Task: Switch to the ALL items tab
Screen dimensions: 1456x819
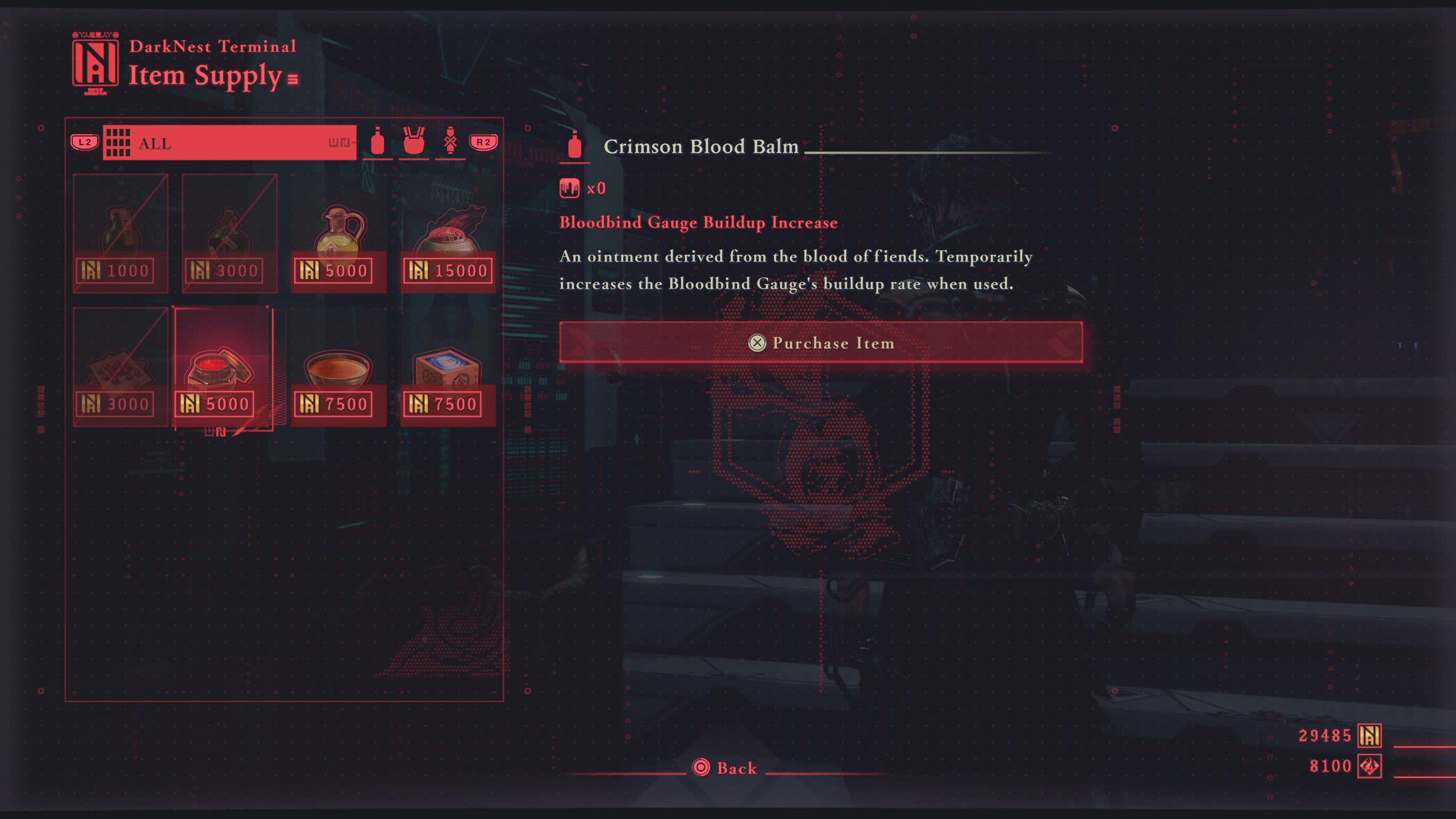Action: pos(229,143)
